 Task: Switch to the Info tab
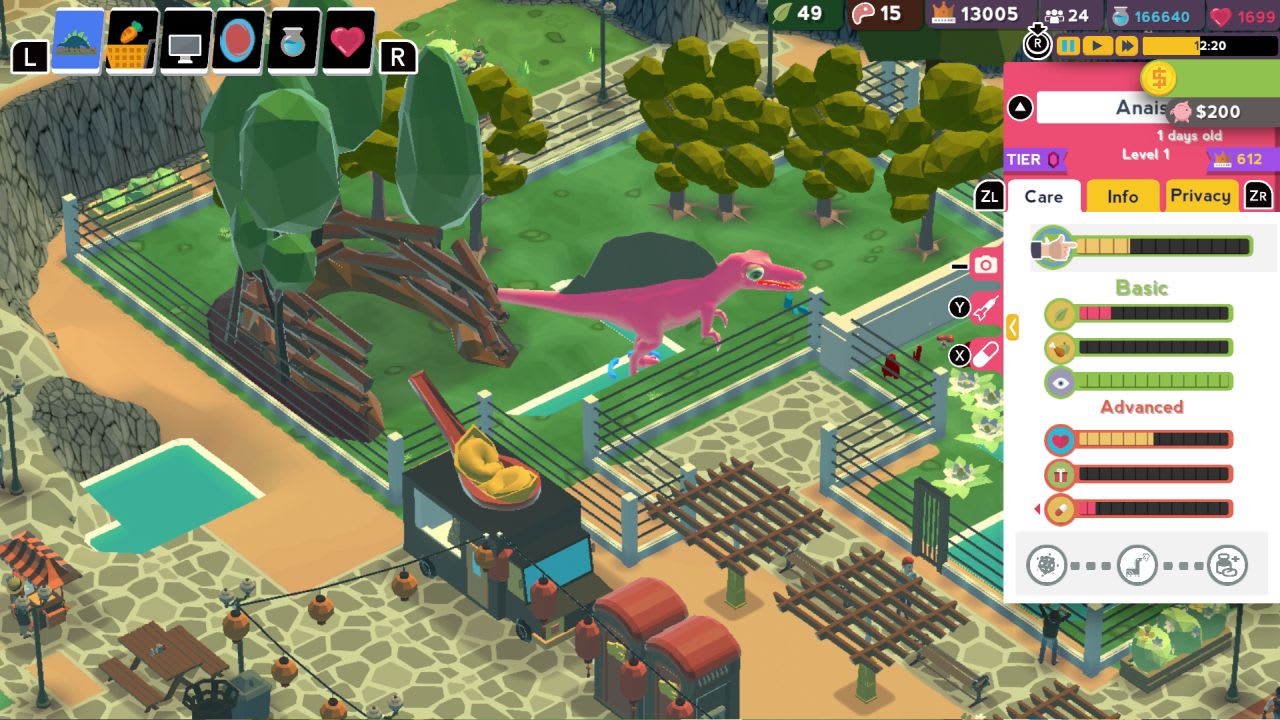(1121, 196)
